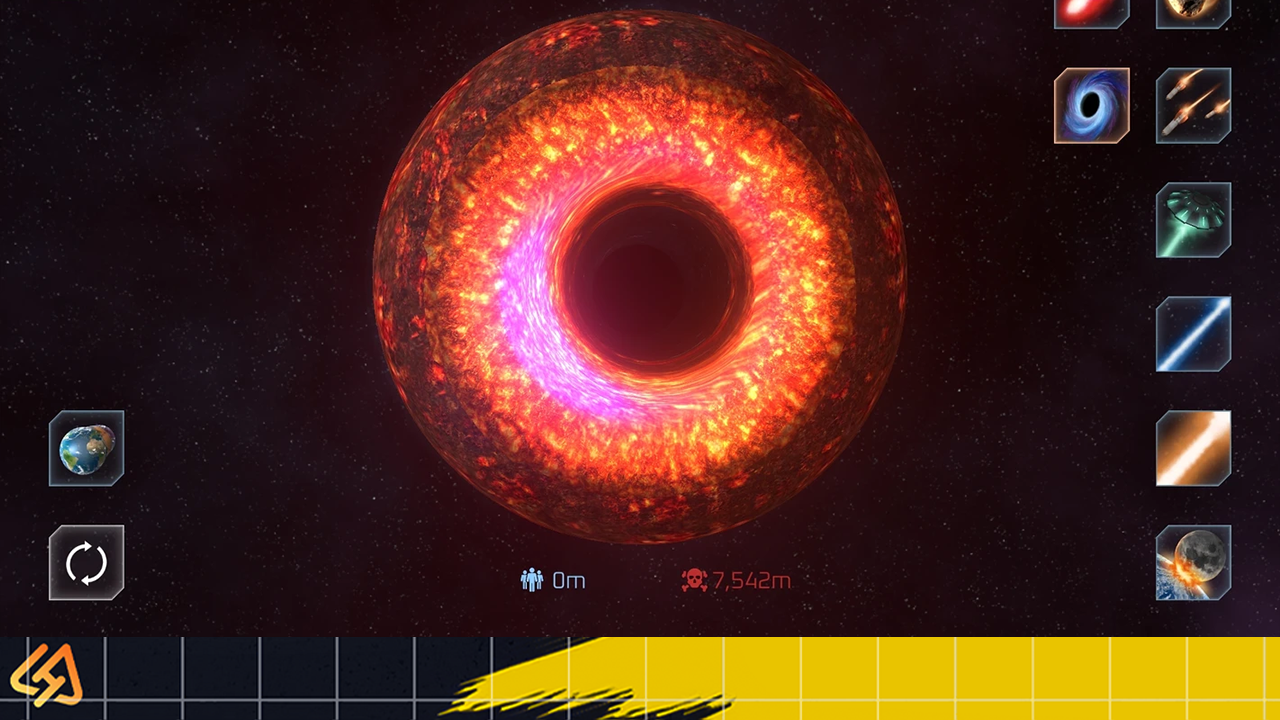Trigger the moon collision weapon

click(1193, 562)
